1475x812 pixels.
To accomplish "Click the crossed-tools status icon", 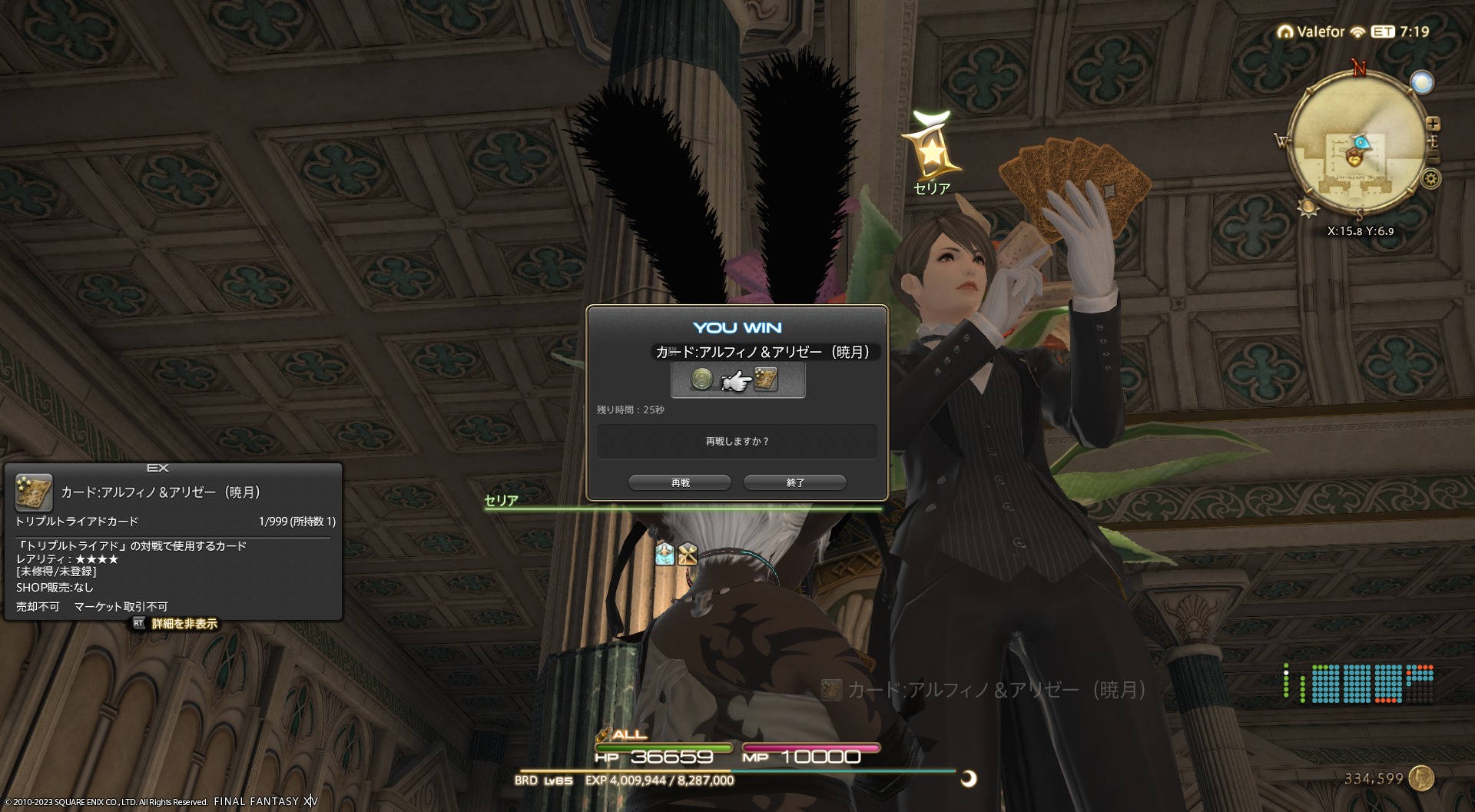I will [x=688, y=554].
